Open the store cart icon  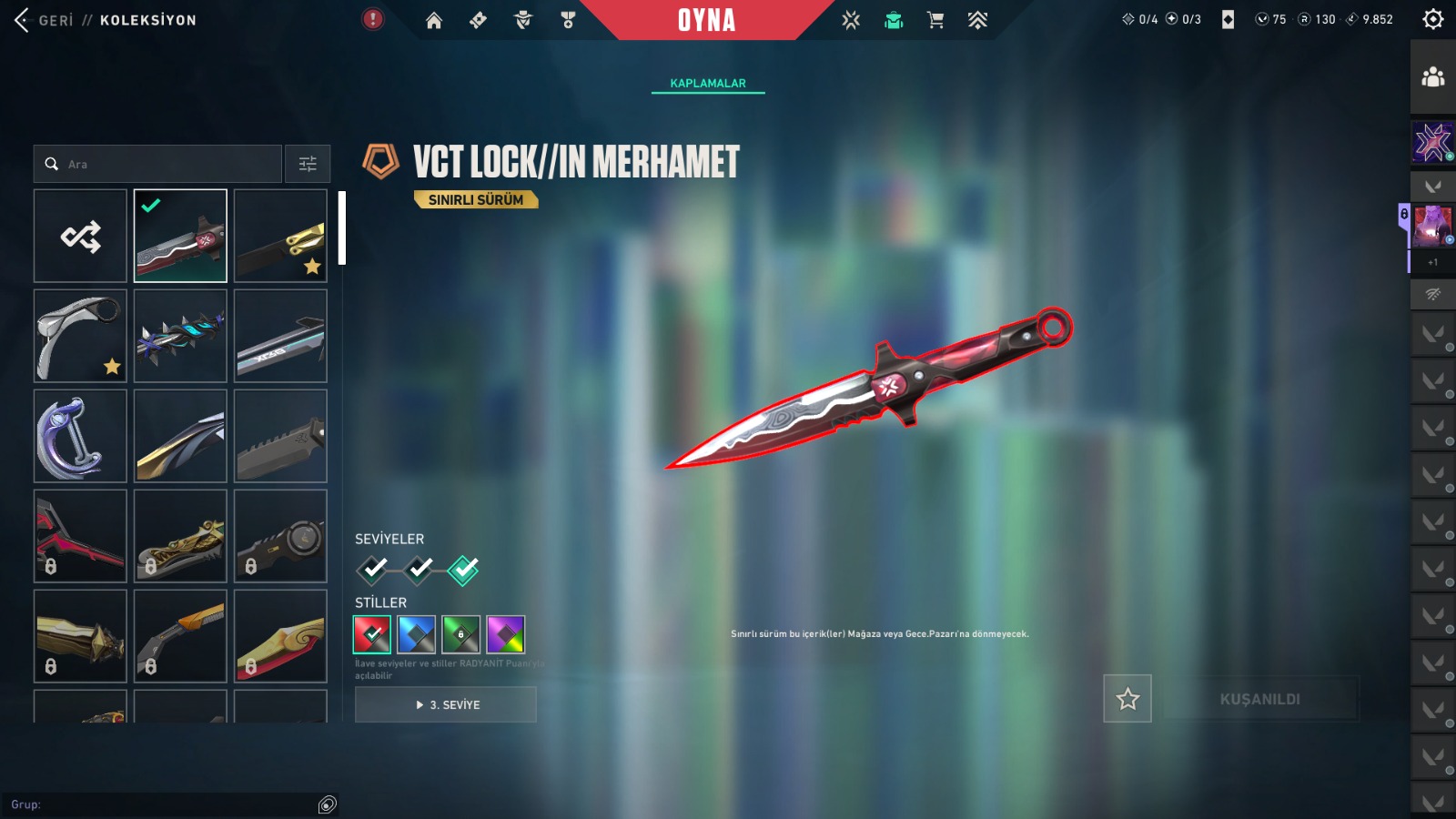935,20
